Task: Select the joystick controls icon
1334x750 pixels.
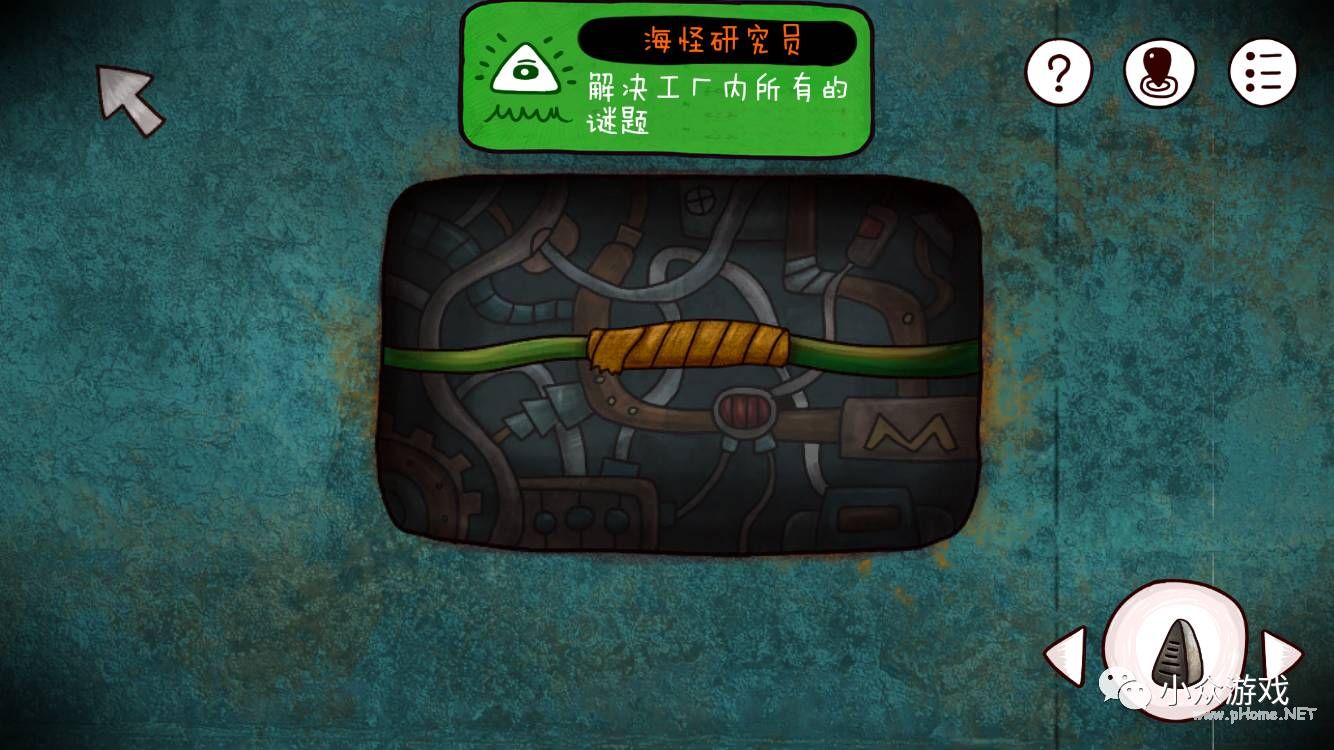Action: coord(1162,70)
